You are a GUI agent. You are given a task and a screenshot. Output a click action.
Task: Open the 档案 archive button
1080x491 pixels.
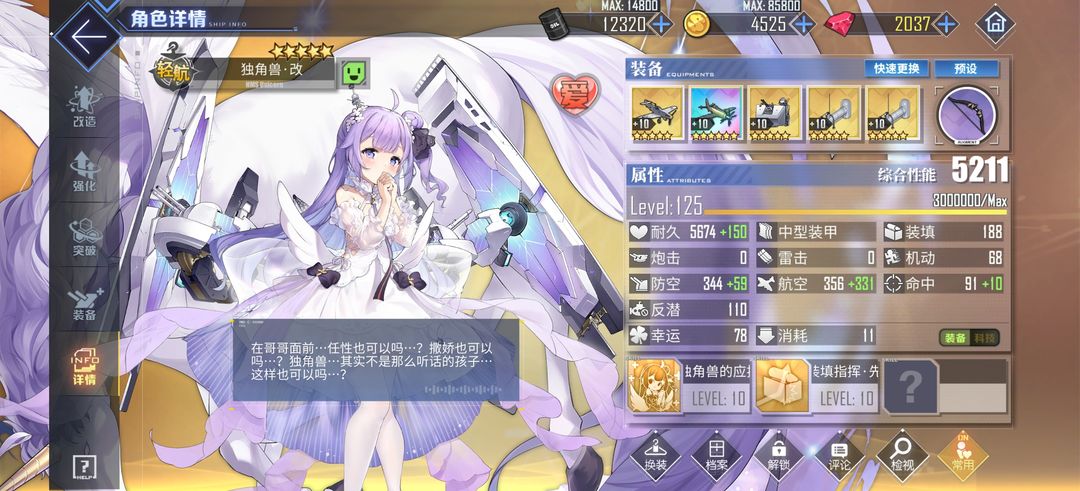point(717,455)
